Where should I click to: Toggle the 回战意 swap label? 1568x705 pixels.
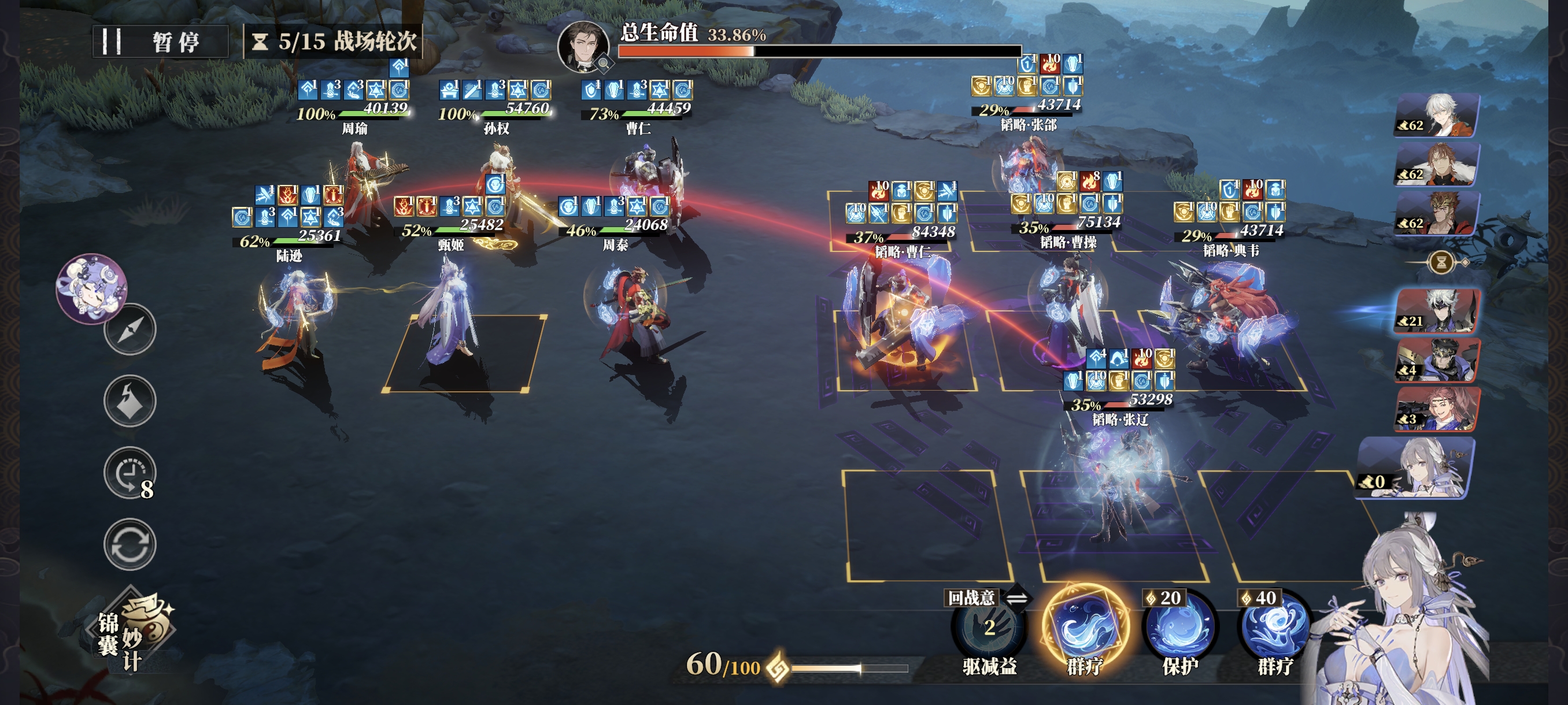click(986, 598)
